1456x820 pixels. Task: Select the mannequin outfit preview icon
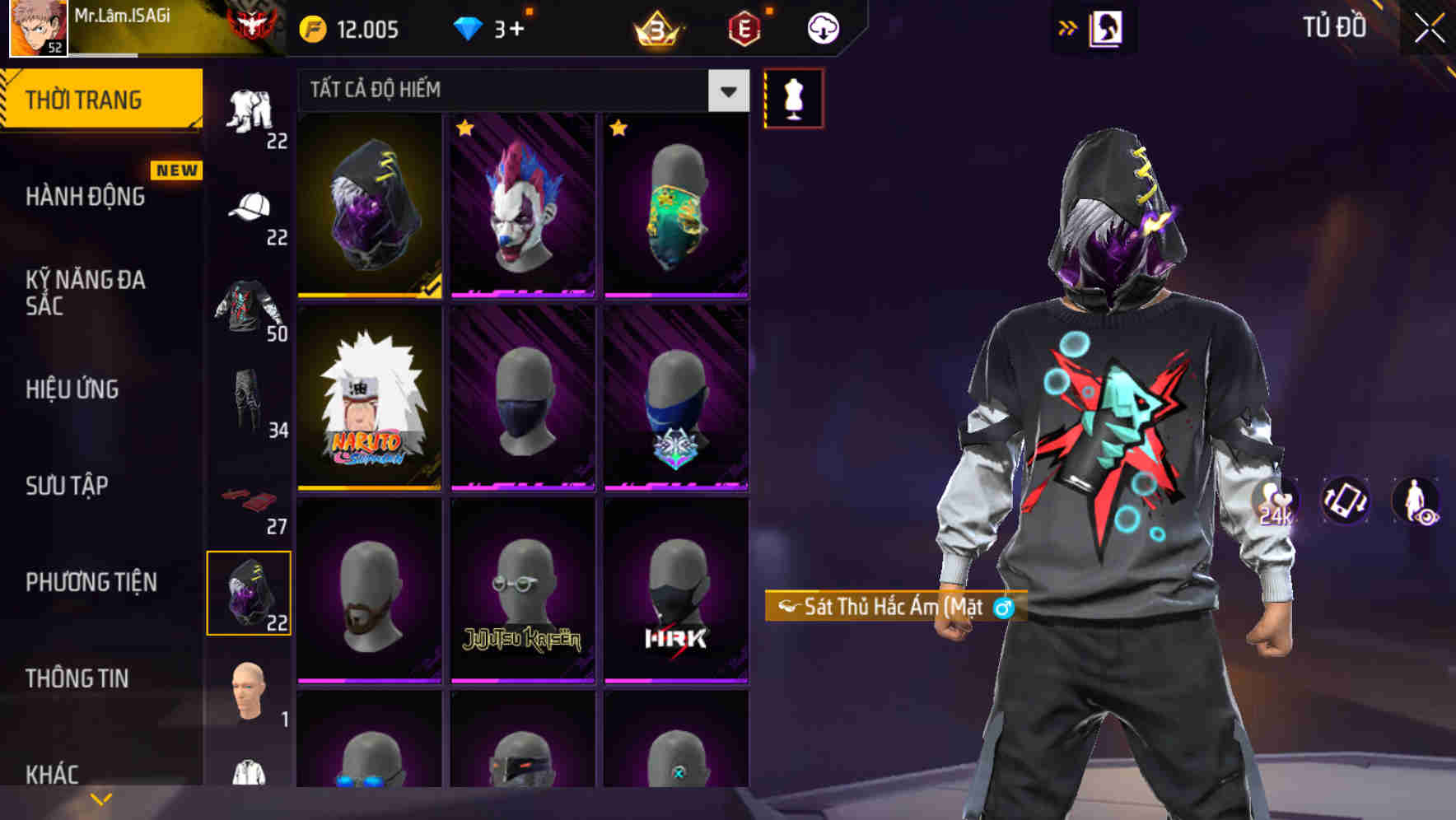coord(793,96)
